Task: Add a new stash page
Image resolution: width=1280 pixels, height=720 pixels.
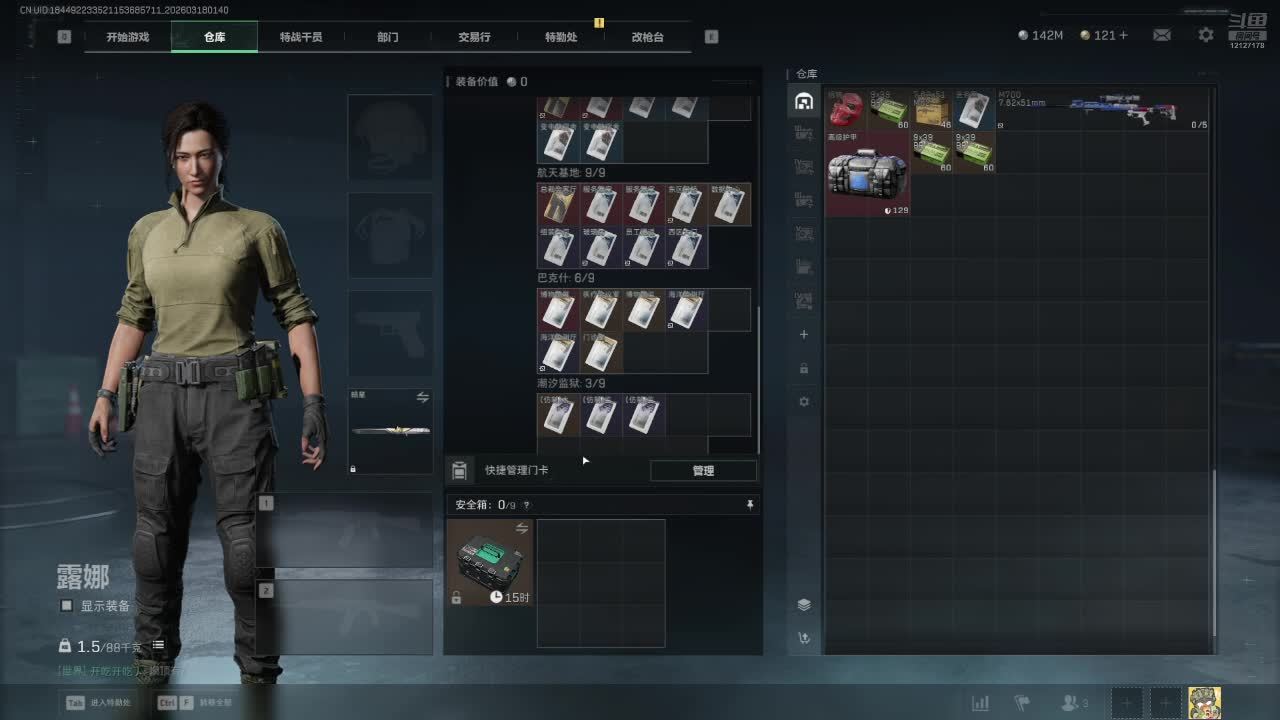Action: [804, 334]
